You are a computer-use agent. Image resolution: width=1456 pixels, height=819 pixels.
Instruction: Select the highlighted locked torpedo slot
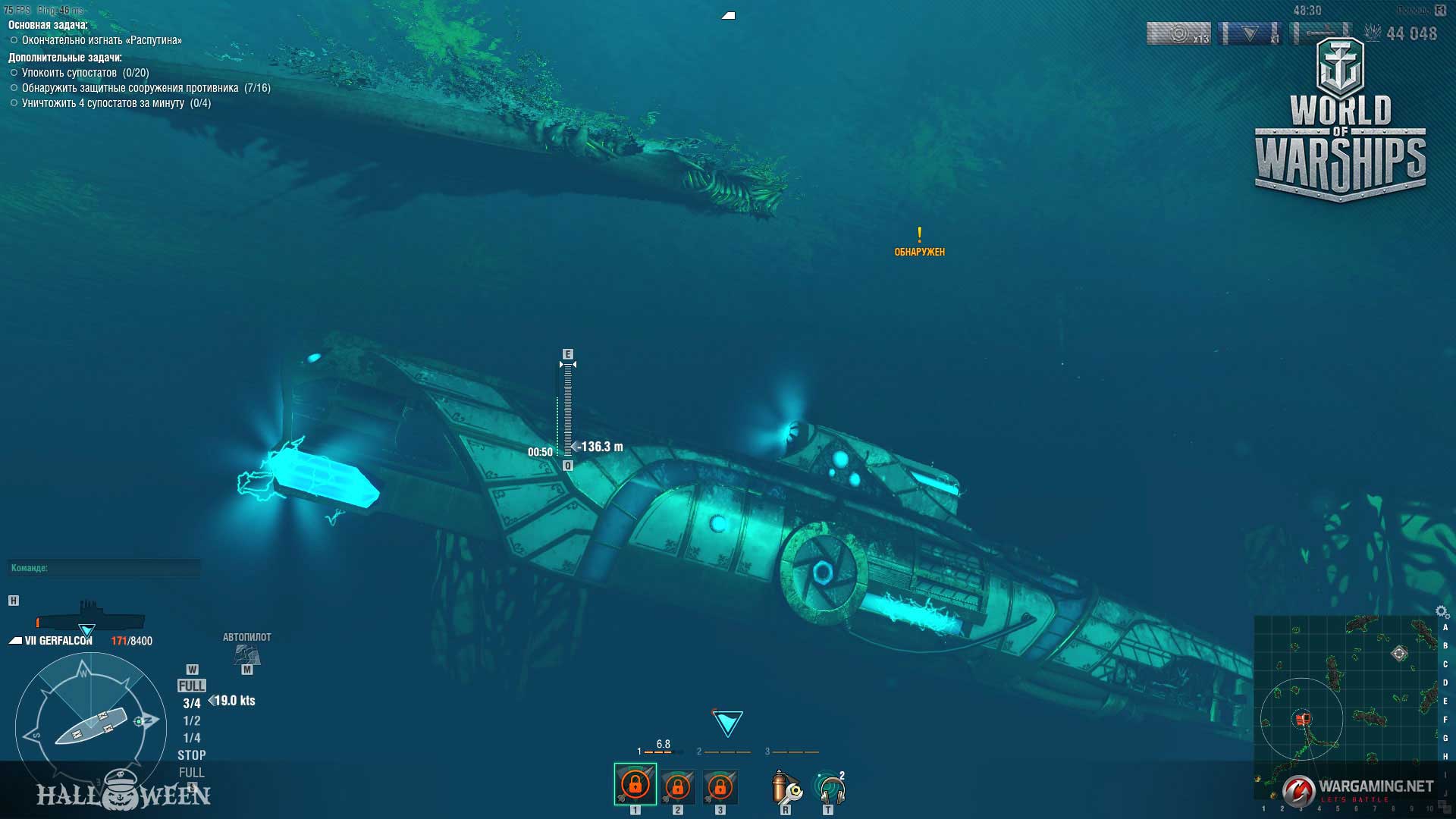[x=635, y=784]
